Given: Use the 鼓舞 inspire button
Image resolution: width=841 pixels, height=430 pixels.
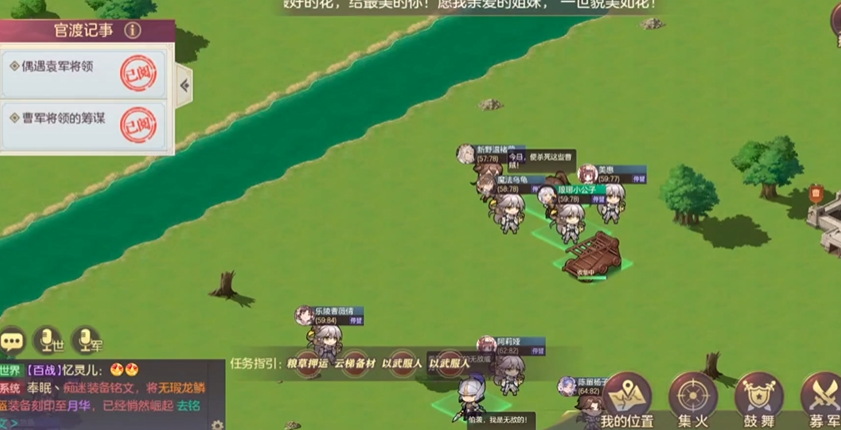Looking at the screenshot, I should 759,400.
